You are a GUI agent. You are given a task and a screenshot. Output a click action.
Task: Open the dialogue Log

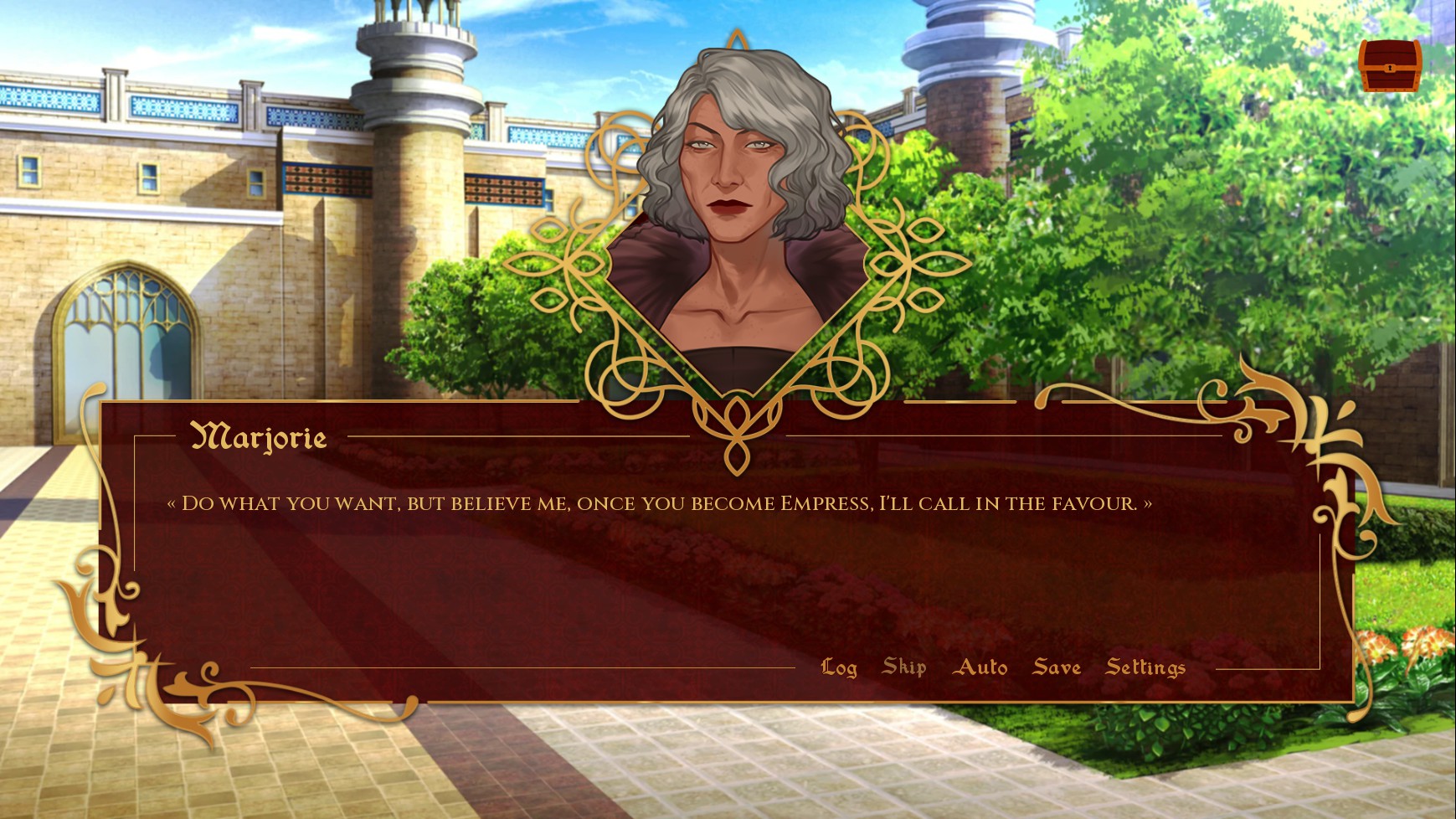(x=839, y=667)
